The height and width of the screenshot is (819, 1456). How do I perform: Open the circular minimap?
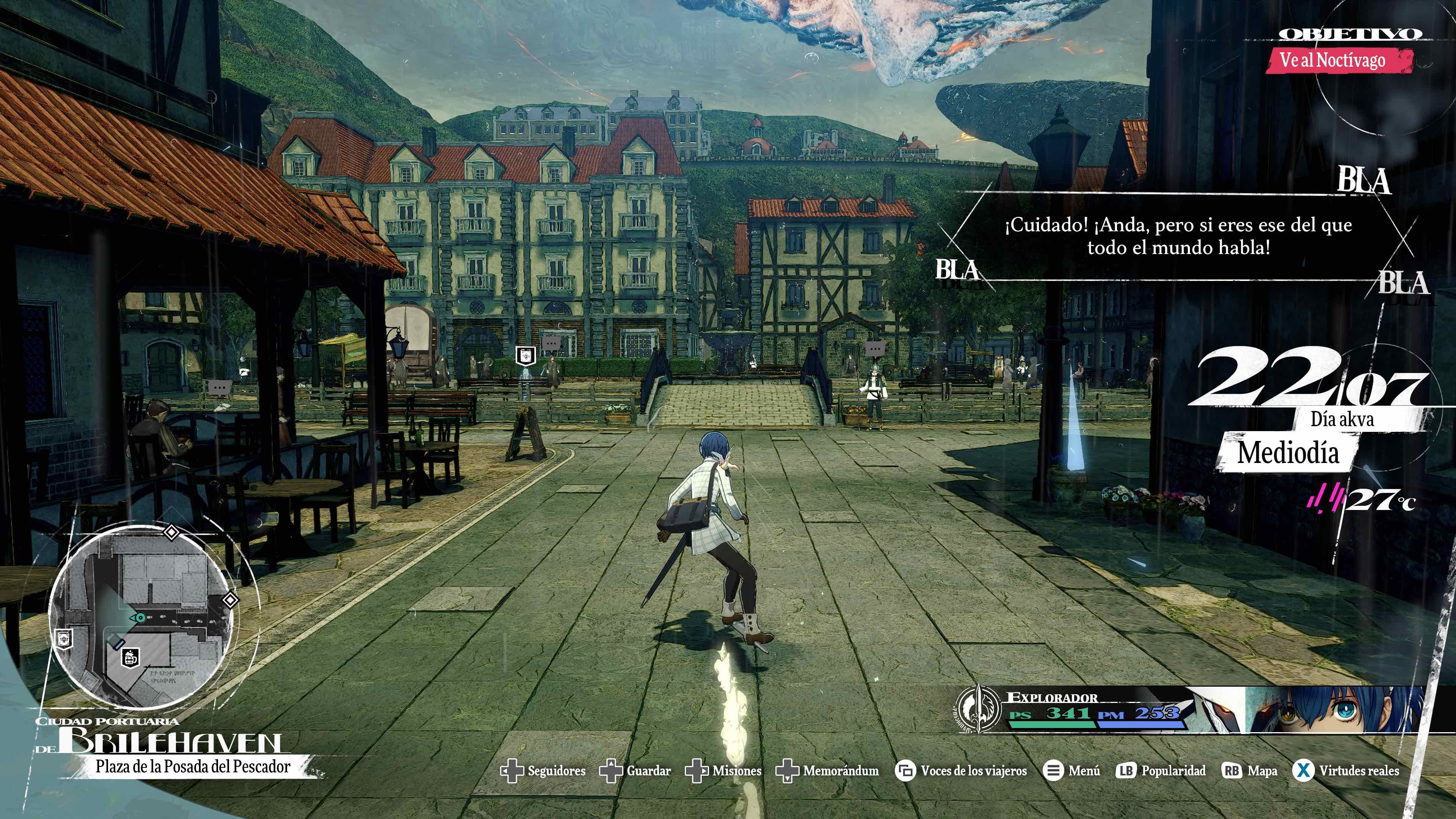click(x=141, y=616)
